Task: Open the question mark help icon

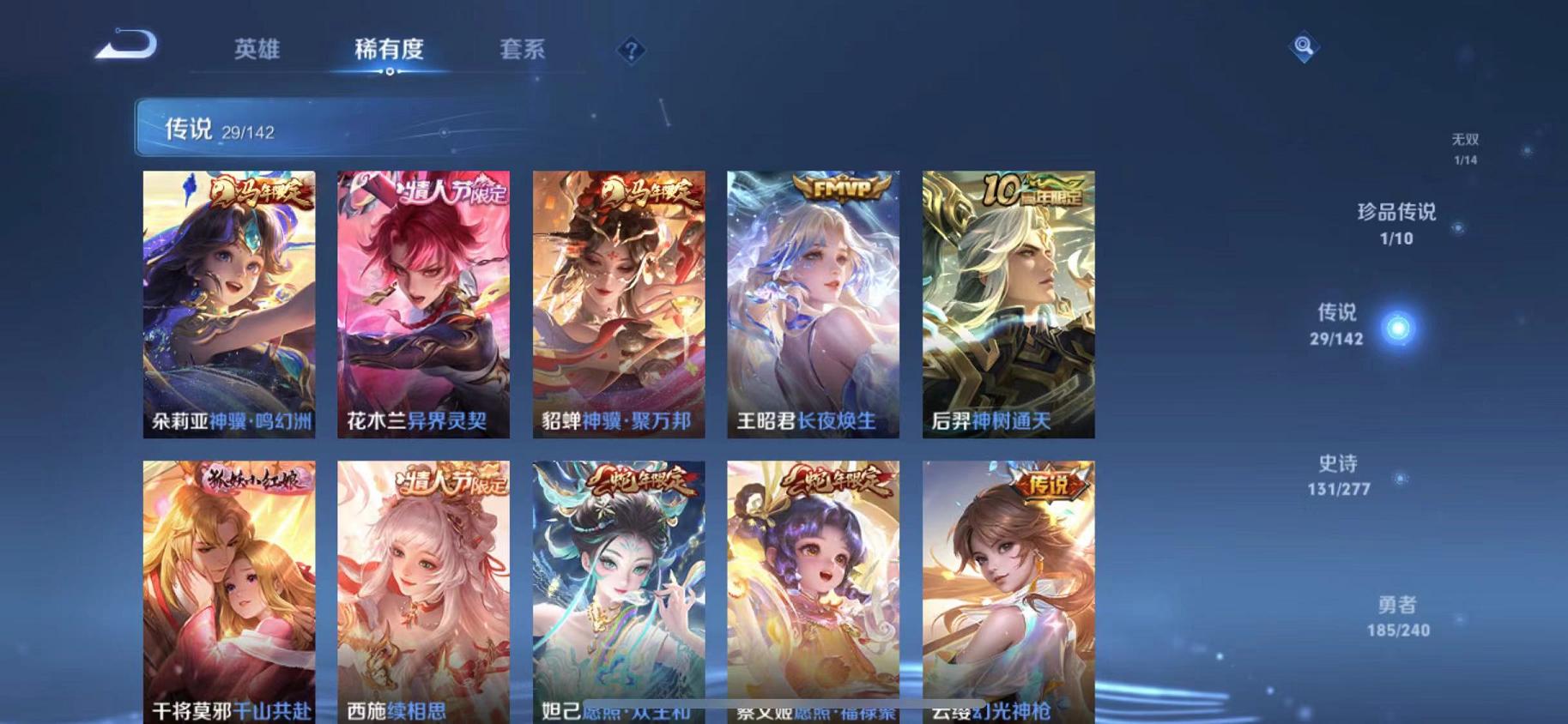Action: tap(631, 51)
